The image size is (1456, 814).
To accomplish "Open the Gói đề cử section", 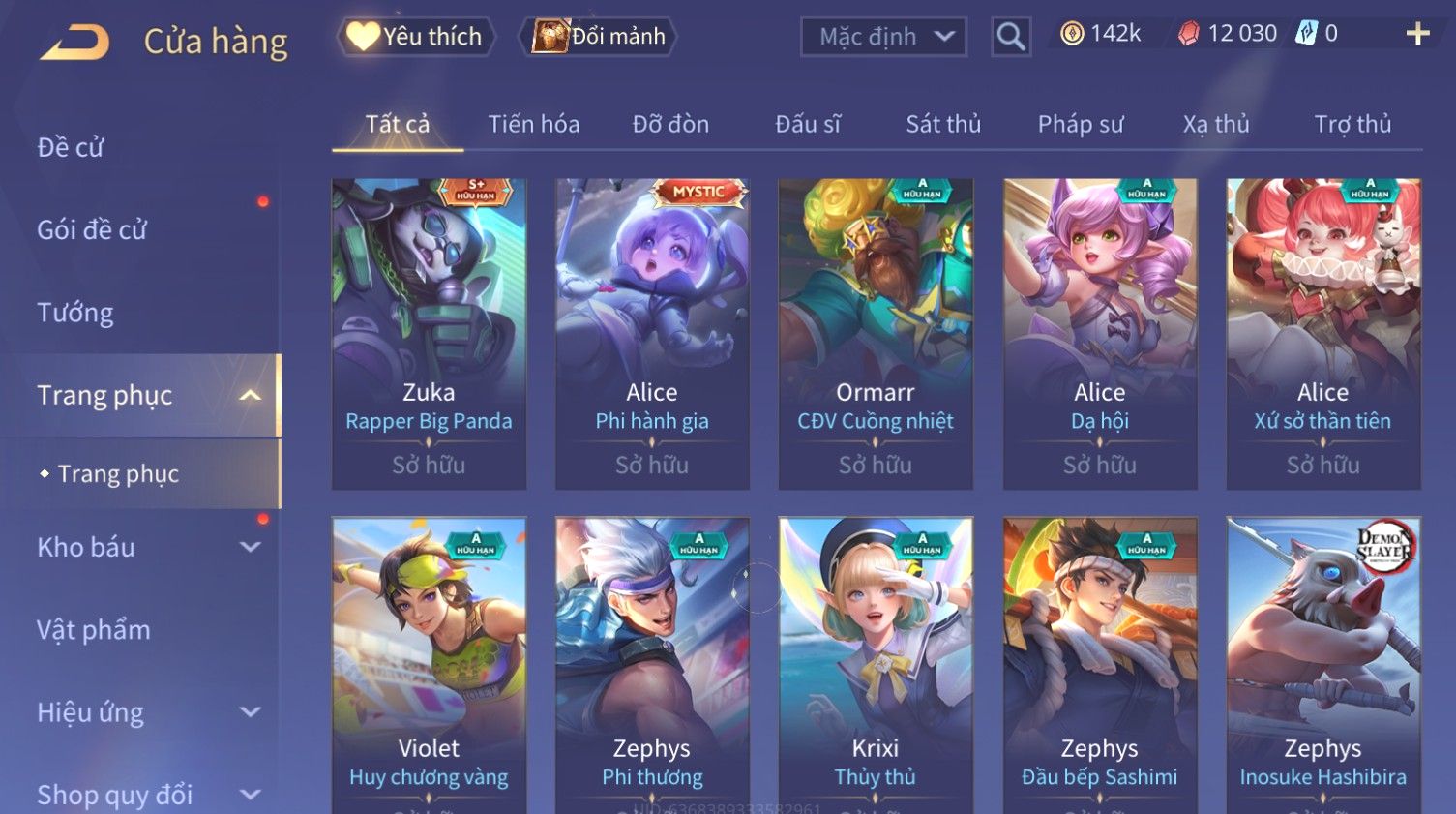I will coord(92,229).
